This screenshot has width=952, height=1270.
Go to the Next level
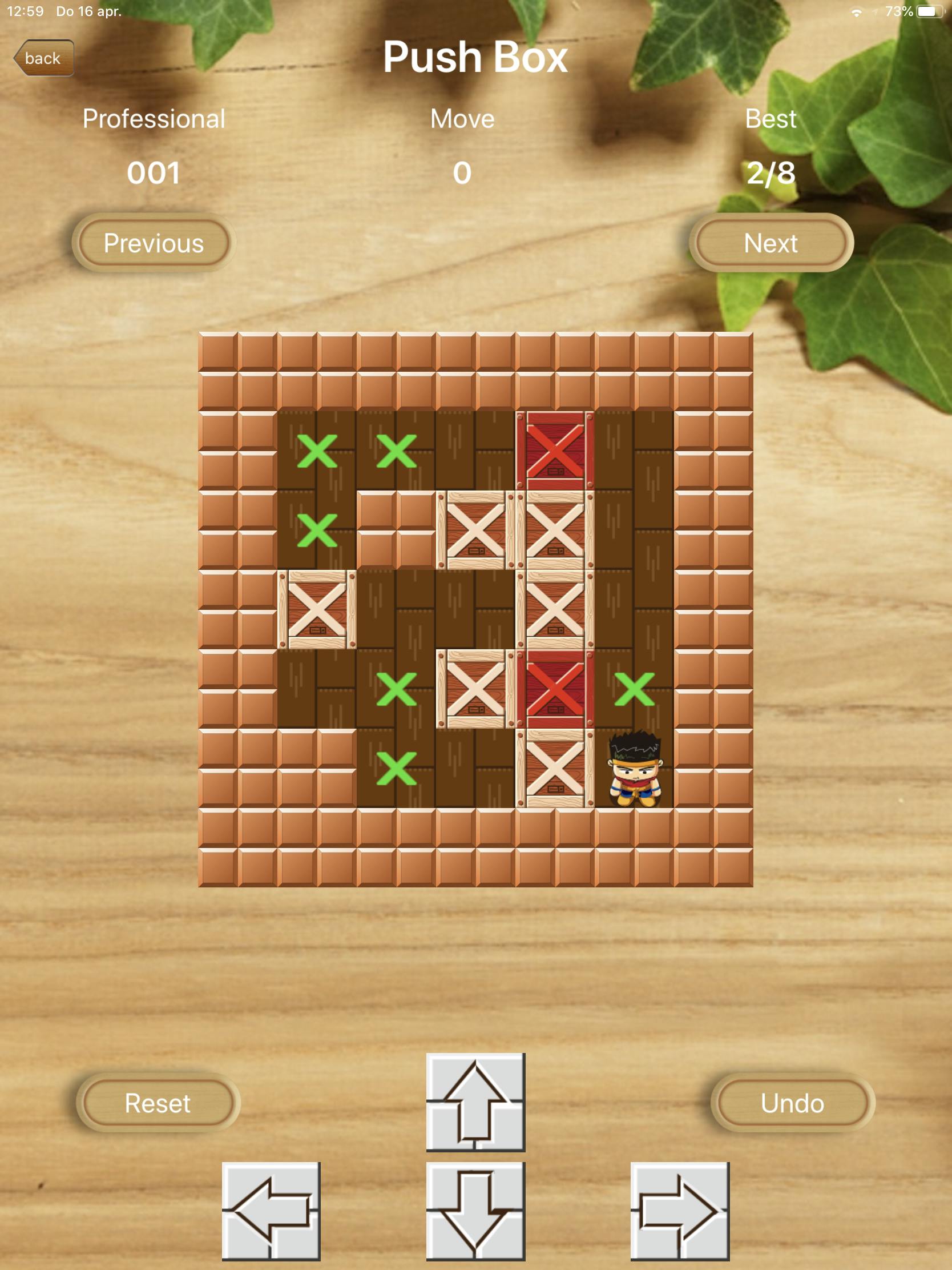point(771,243)
